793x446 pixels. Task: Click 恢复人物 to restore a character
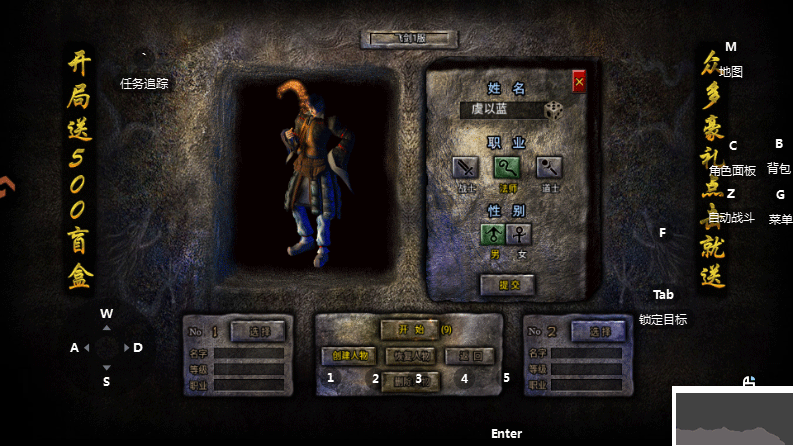tap(409, 355)
